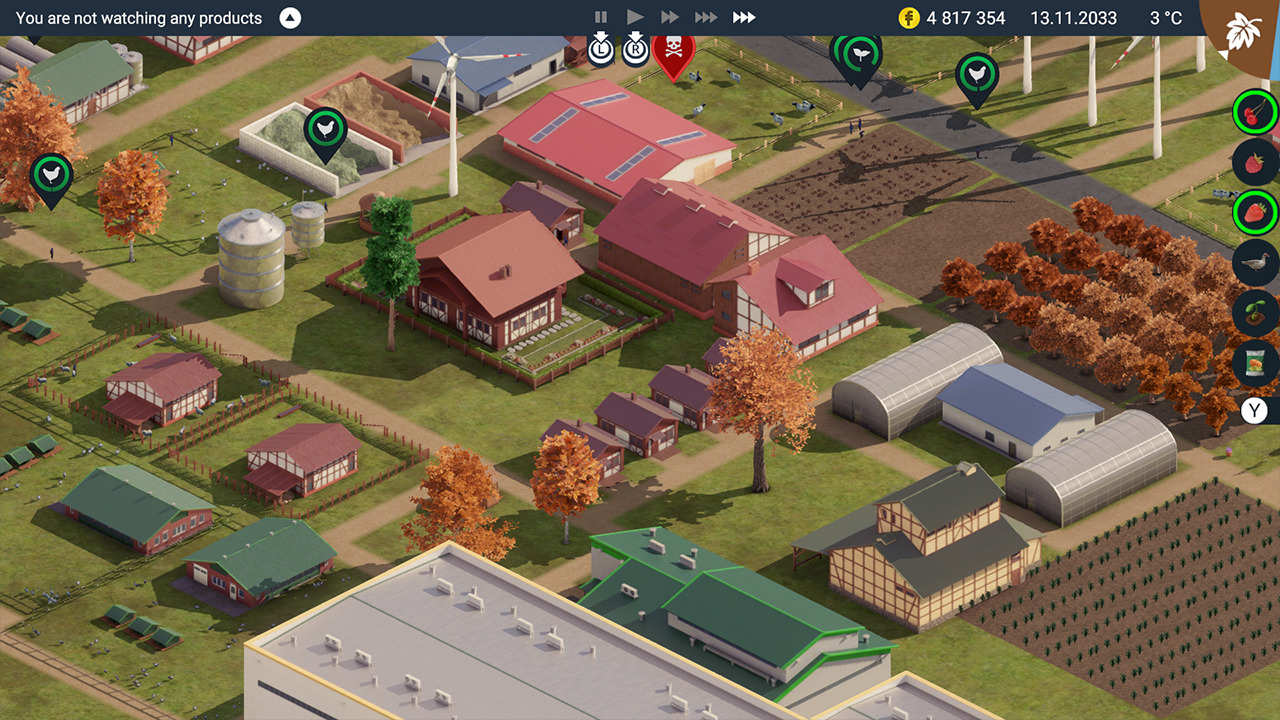Click the temperature reading 3 °C
Viewport: 1280px width, 720px height.
pos(1163,17)
